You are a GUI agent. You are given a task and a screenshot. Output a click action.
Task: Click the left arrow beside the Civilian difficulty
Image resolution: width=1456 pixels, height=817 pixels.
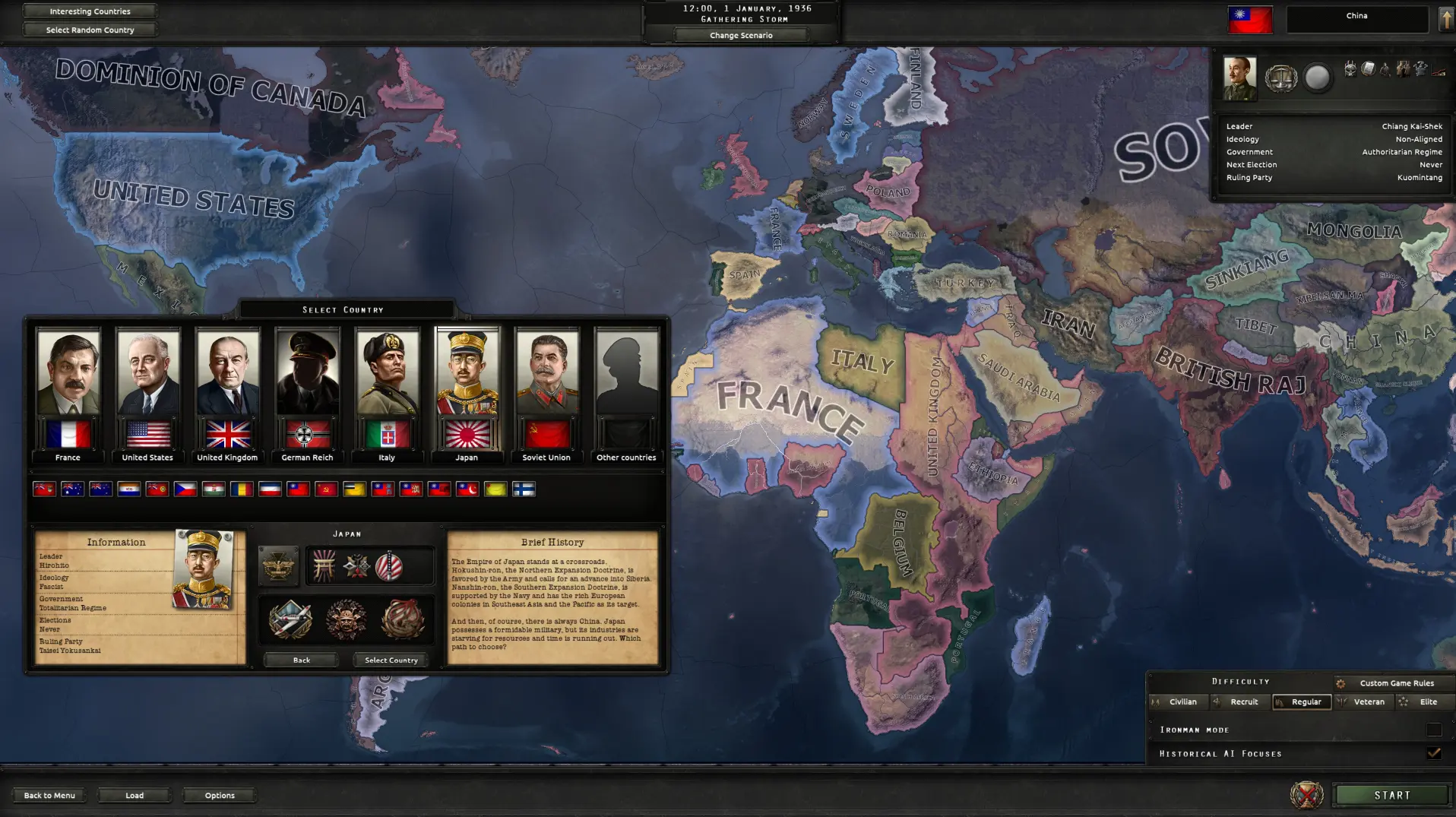pyautogui.click(x=1156, y=701)
